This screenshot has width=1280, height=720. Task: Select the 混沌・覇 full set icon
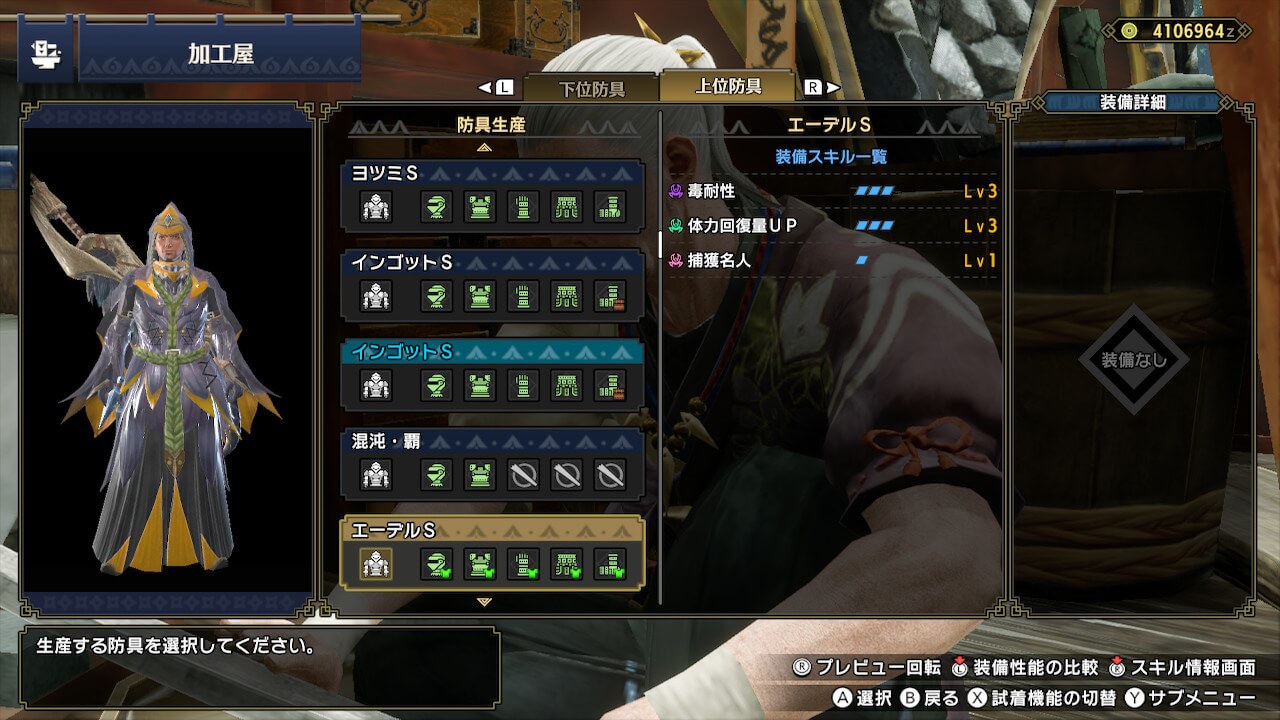[x=376, y=474]
